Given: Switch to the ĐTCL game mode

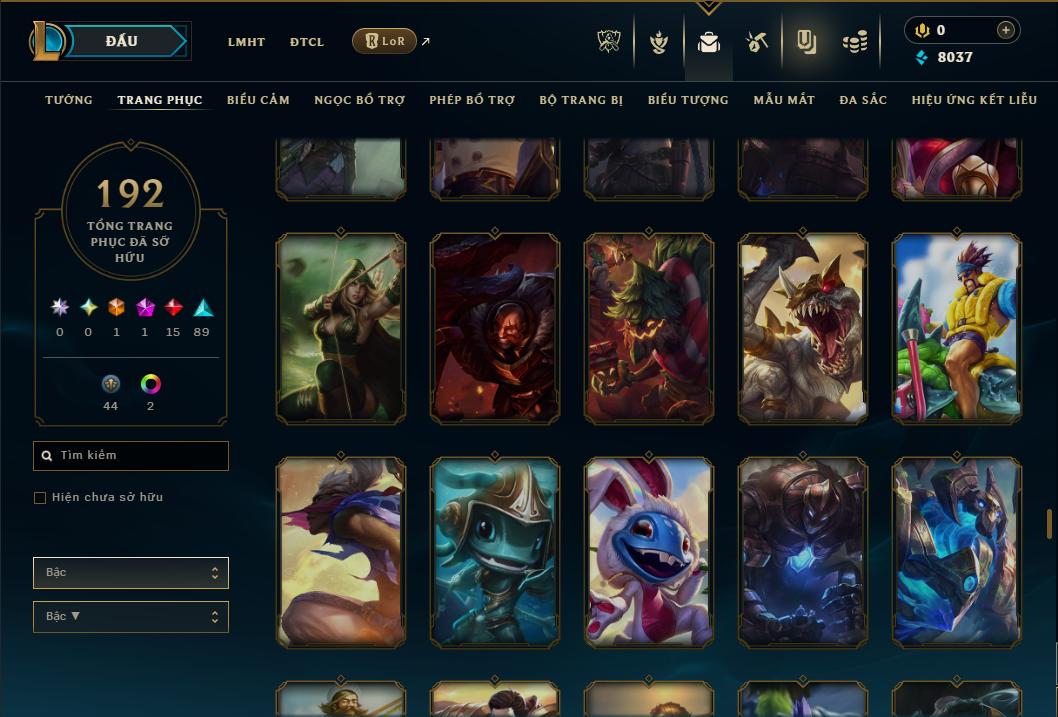Looking at the screenshot, I should [x=307, y=42].
